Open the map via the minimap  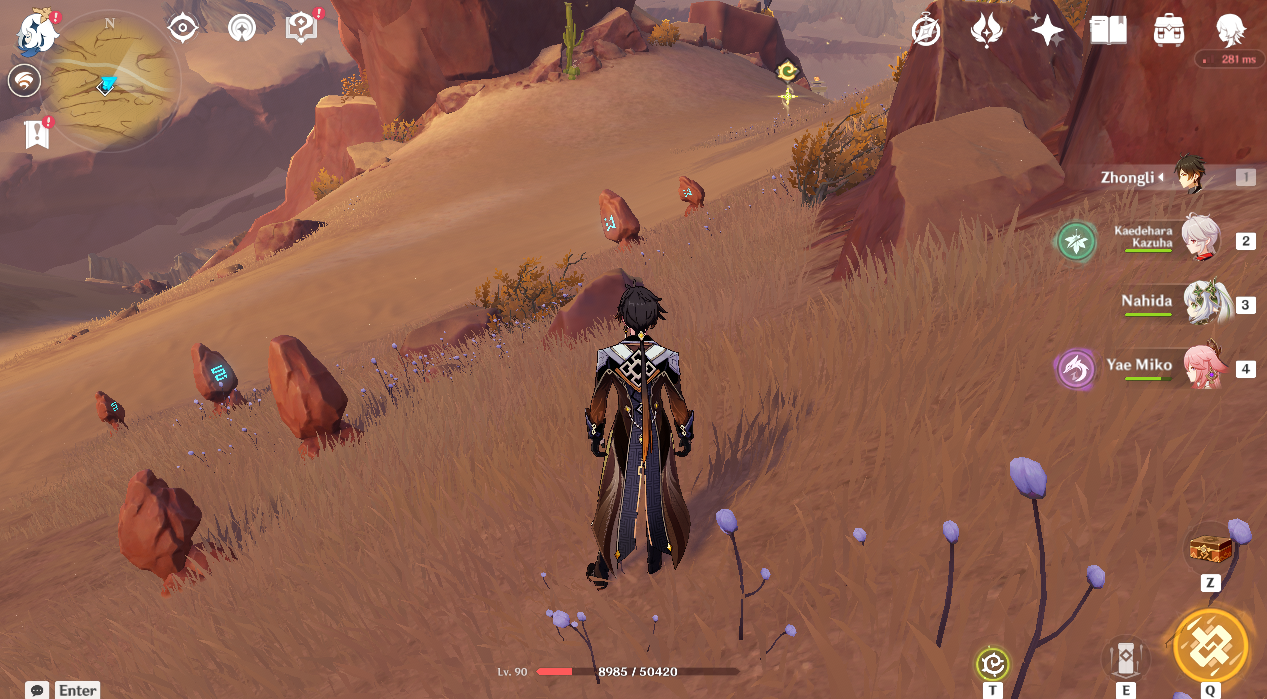click(110, 82)
